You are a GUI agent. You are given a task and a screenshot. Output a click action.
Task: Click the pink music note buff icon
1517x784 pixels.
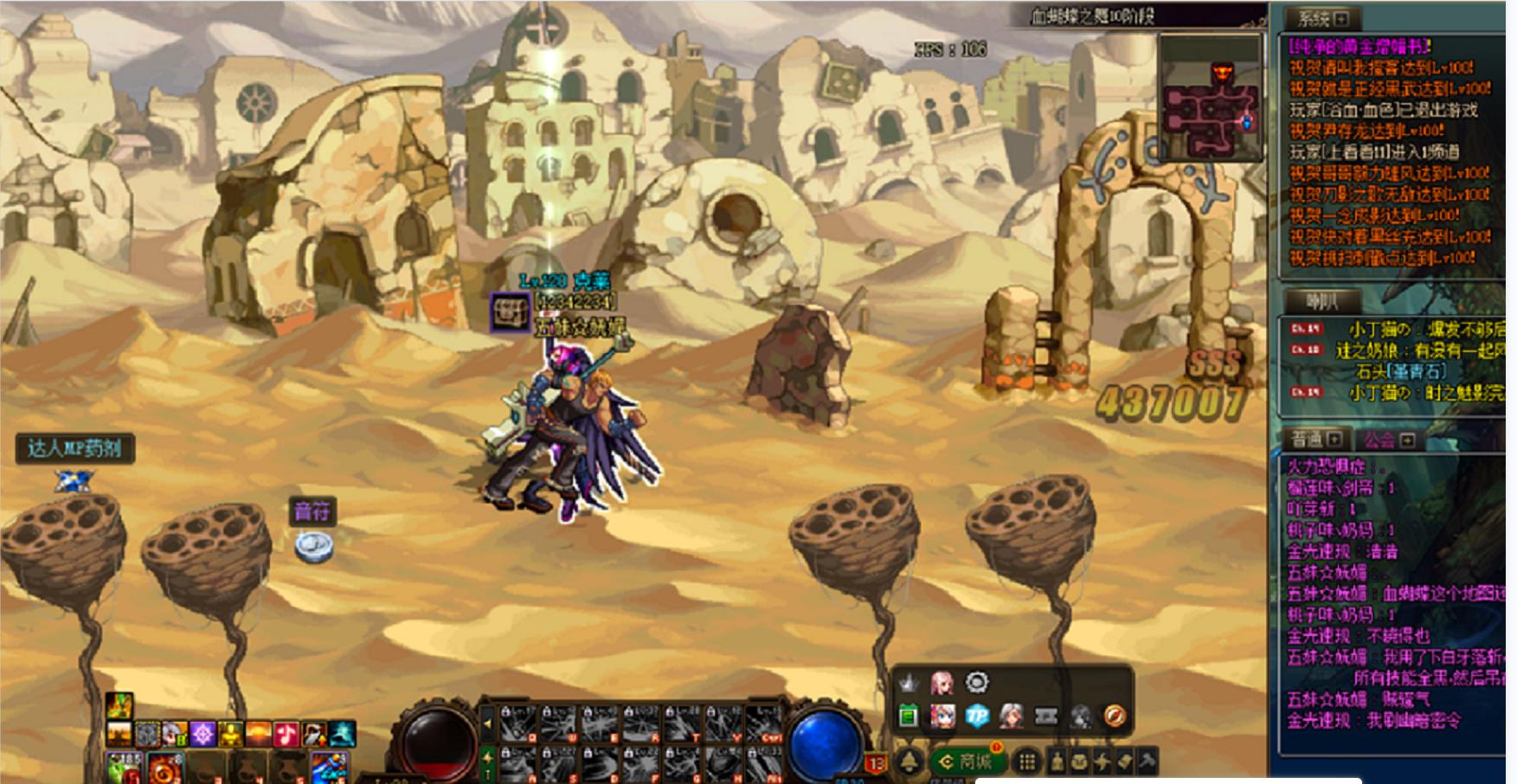click(286, 735)
